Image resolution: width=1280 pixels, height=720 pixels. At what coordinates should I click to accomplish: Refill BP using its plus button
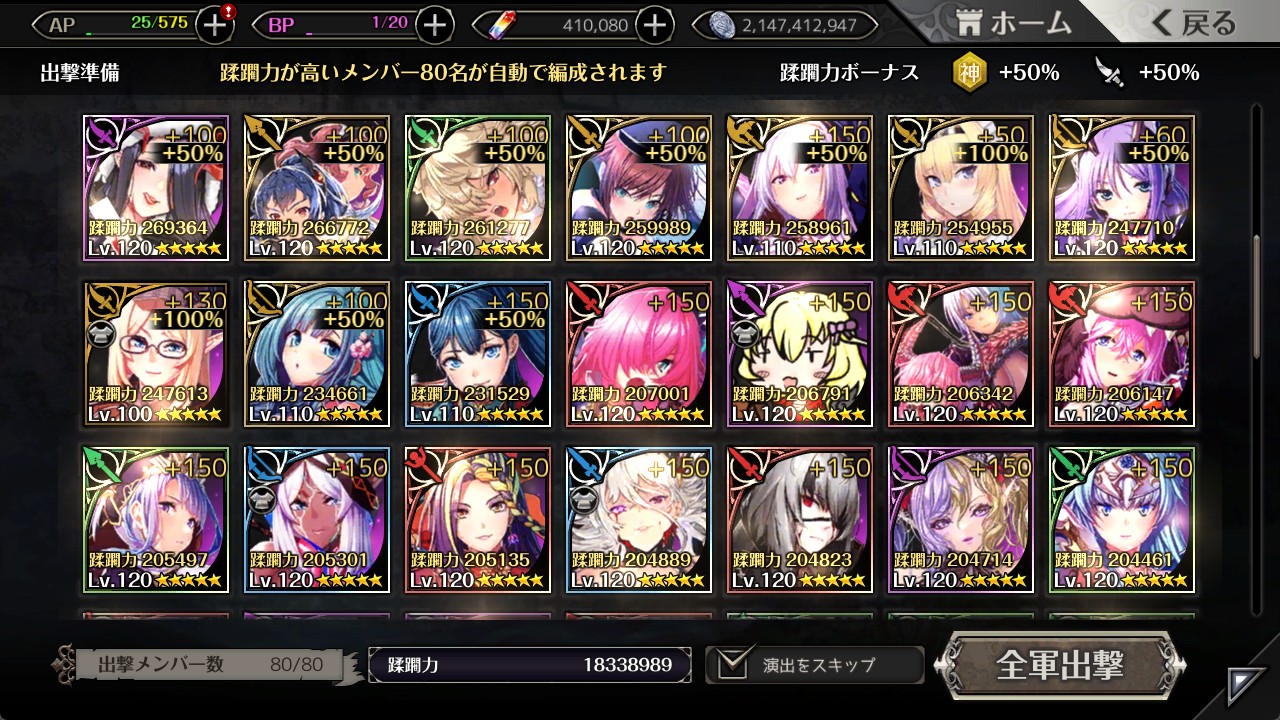coord(434,25)
